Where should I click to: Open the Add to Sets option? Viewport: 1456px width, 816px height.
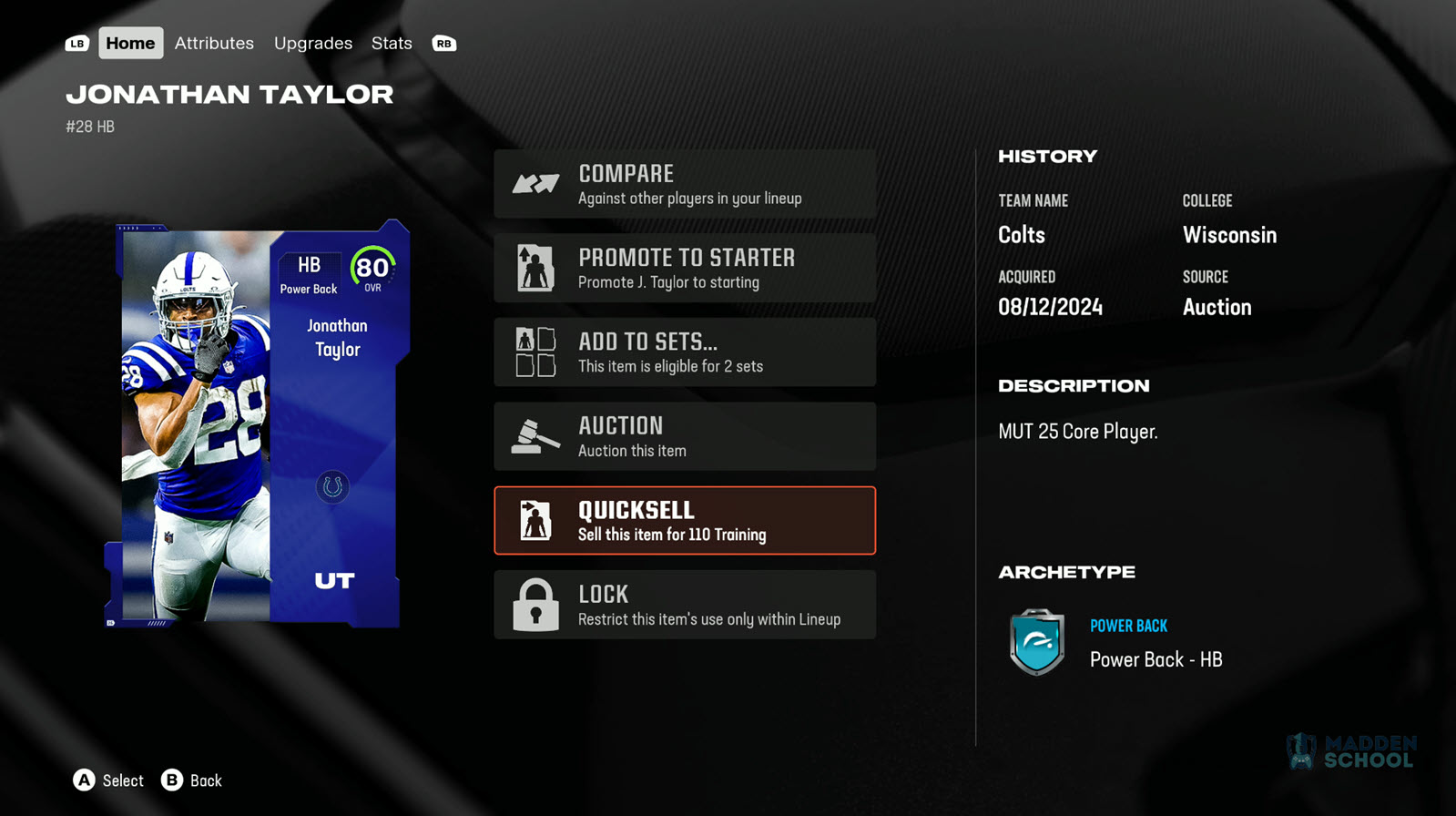(685, 352)
